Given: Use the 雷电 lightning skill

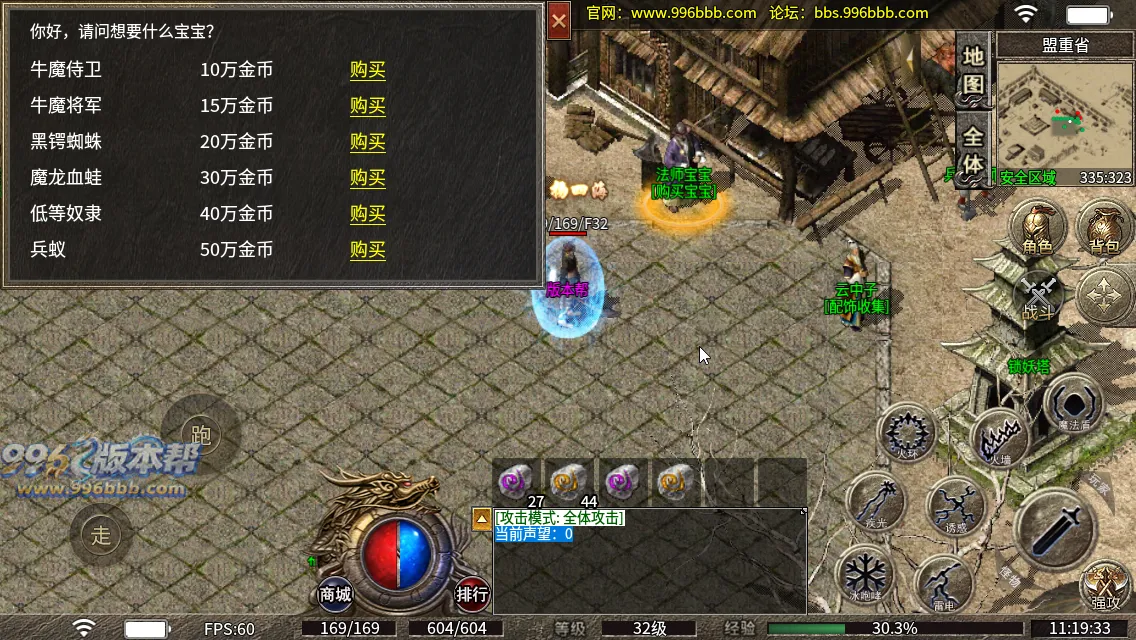Looking at the screenshot, I should 943,583.
